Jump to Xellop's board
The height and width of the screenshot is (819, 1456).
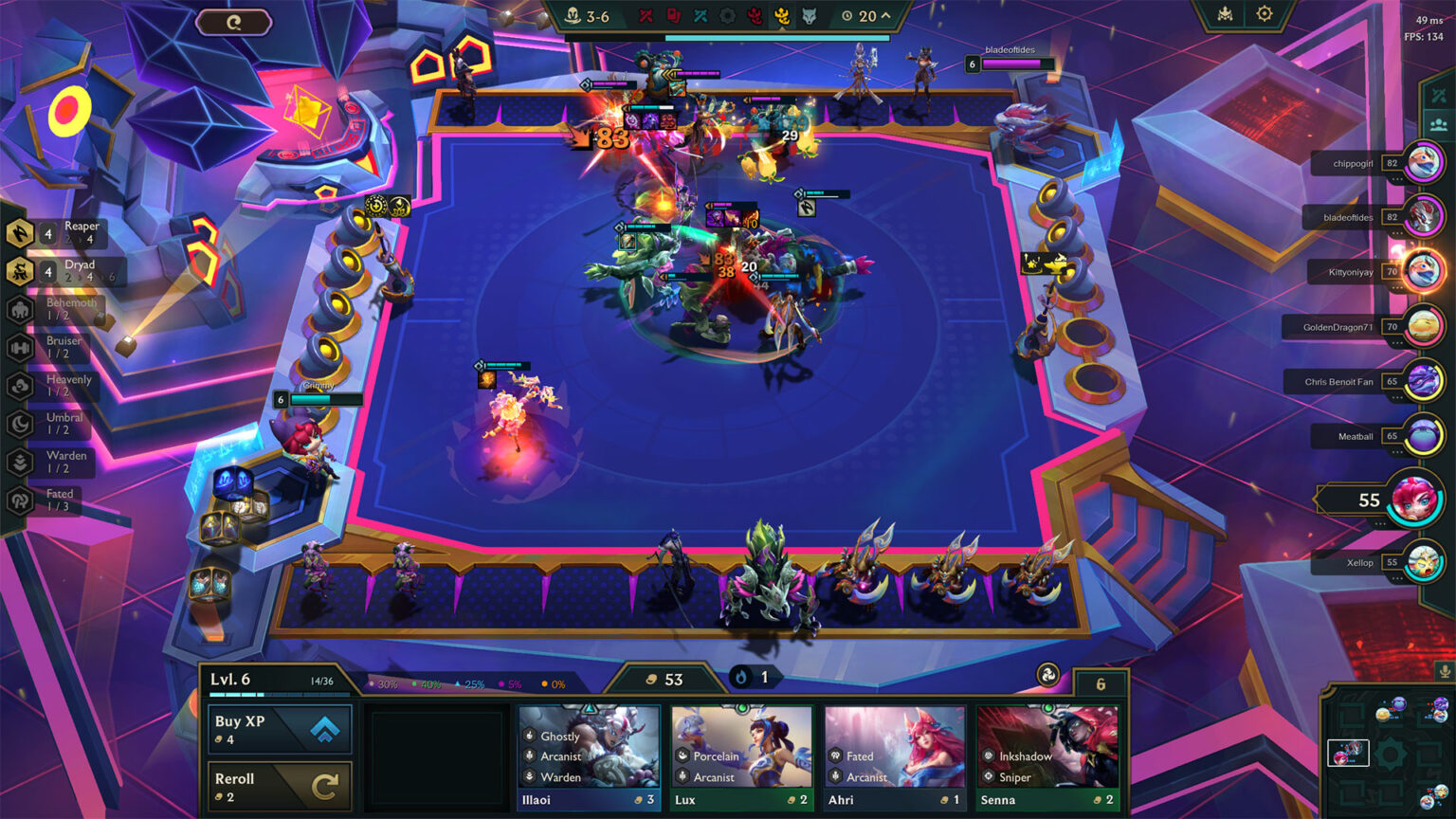1422,562
